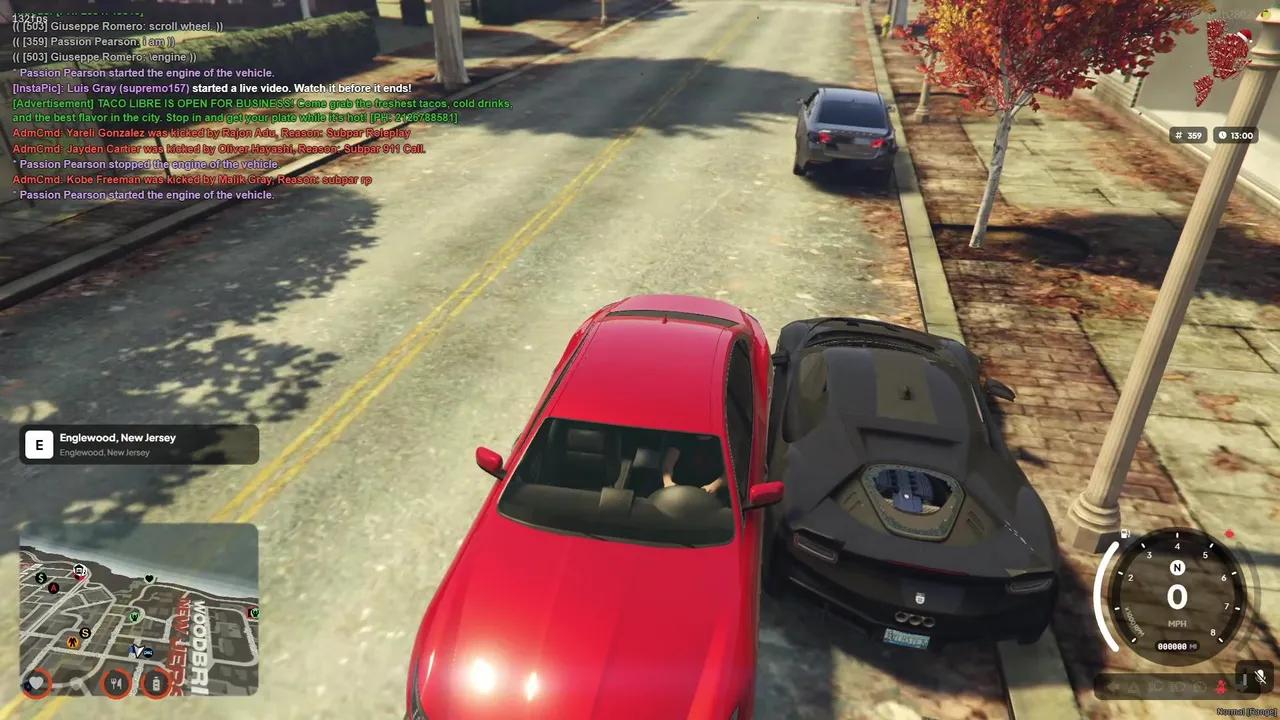Open the gear indicator showing N
1280x720 pixels.
point(1177,568)
